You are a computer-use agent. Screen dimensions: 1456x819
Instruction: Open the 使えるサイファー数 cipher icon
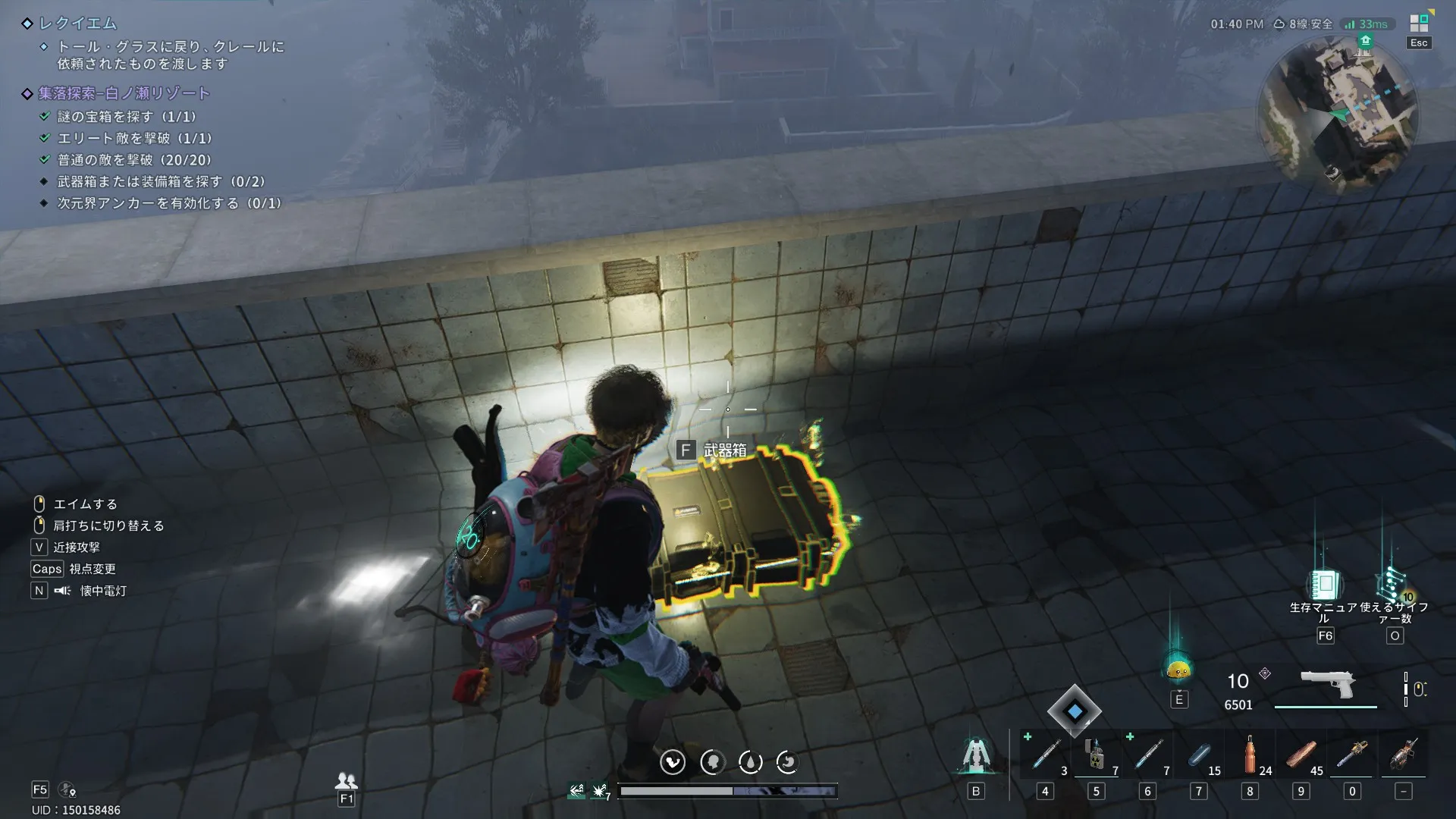(1394, 585)
